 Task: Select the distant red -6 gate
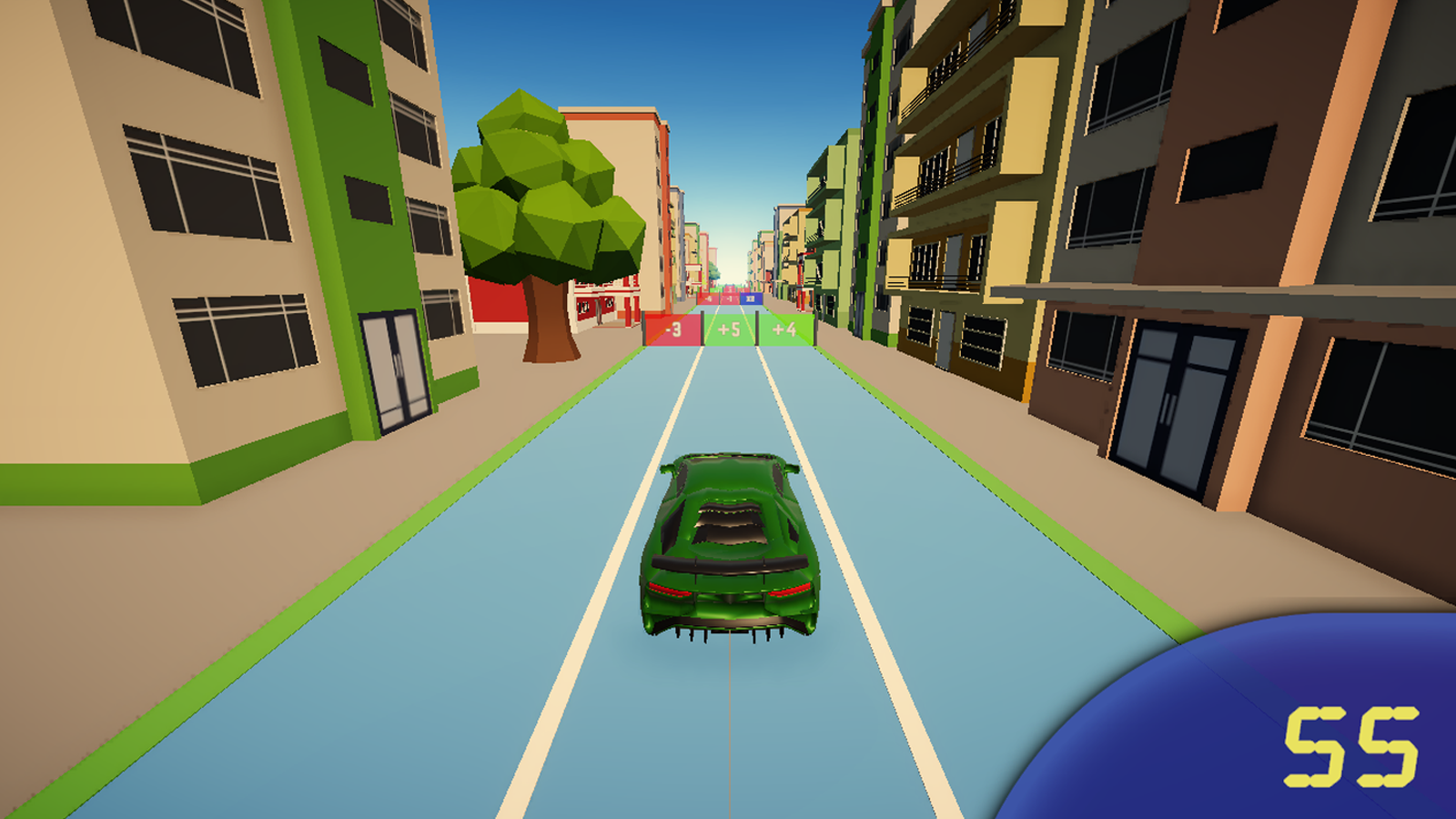pyautogui.click(x=708, y=298)
